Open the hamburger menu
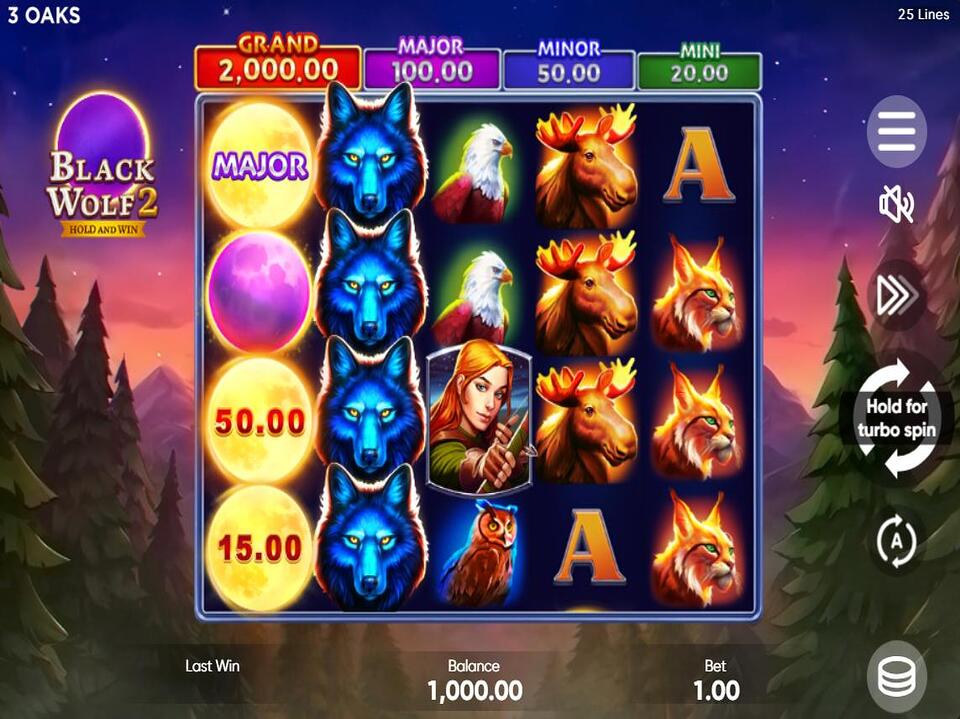 [896, 131]
